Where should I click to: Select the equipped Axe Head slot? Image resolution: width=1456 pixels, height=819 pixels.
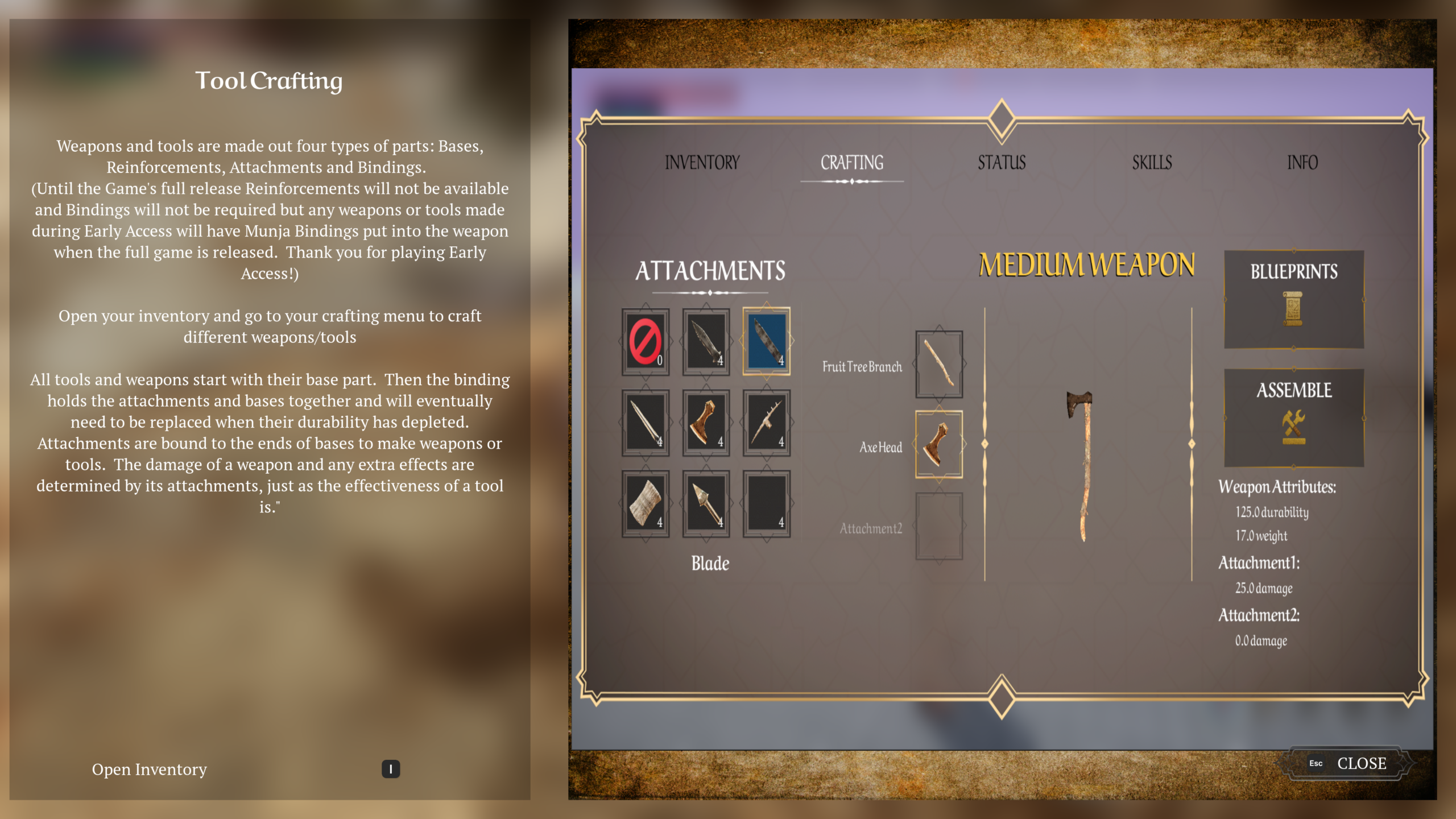pyautogui.click(x=938, y=445)
